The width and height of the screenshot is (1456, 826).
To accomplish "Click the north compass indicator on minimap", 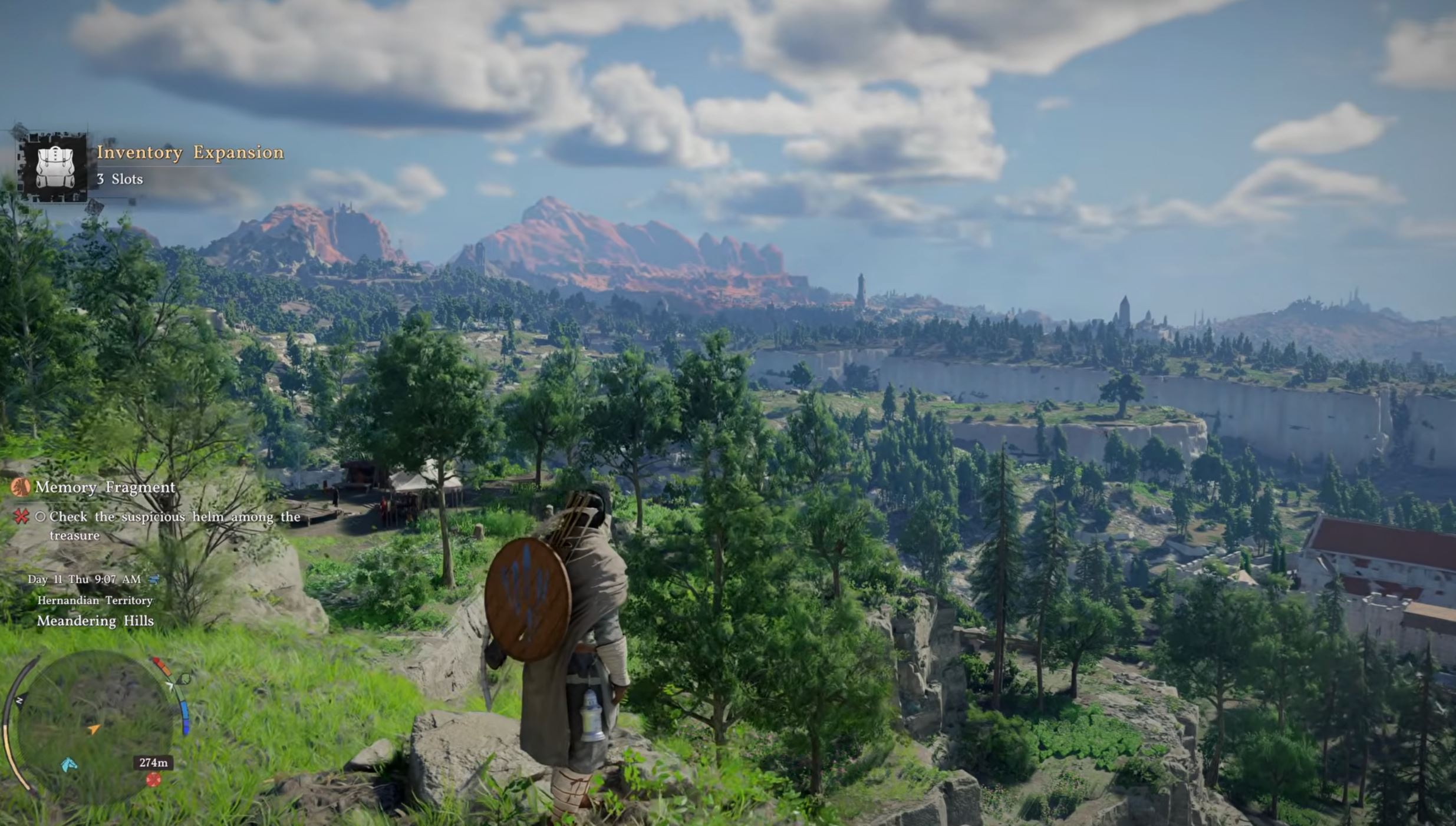I will (19, 700).
